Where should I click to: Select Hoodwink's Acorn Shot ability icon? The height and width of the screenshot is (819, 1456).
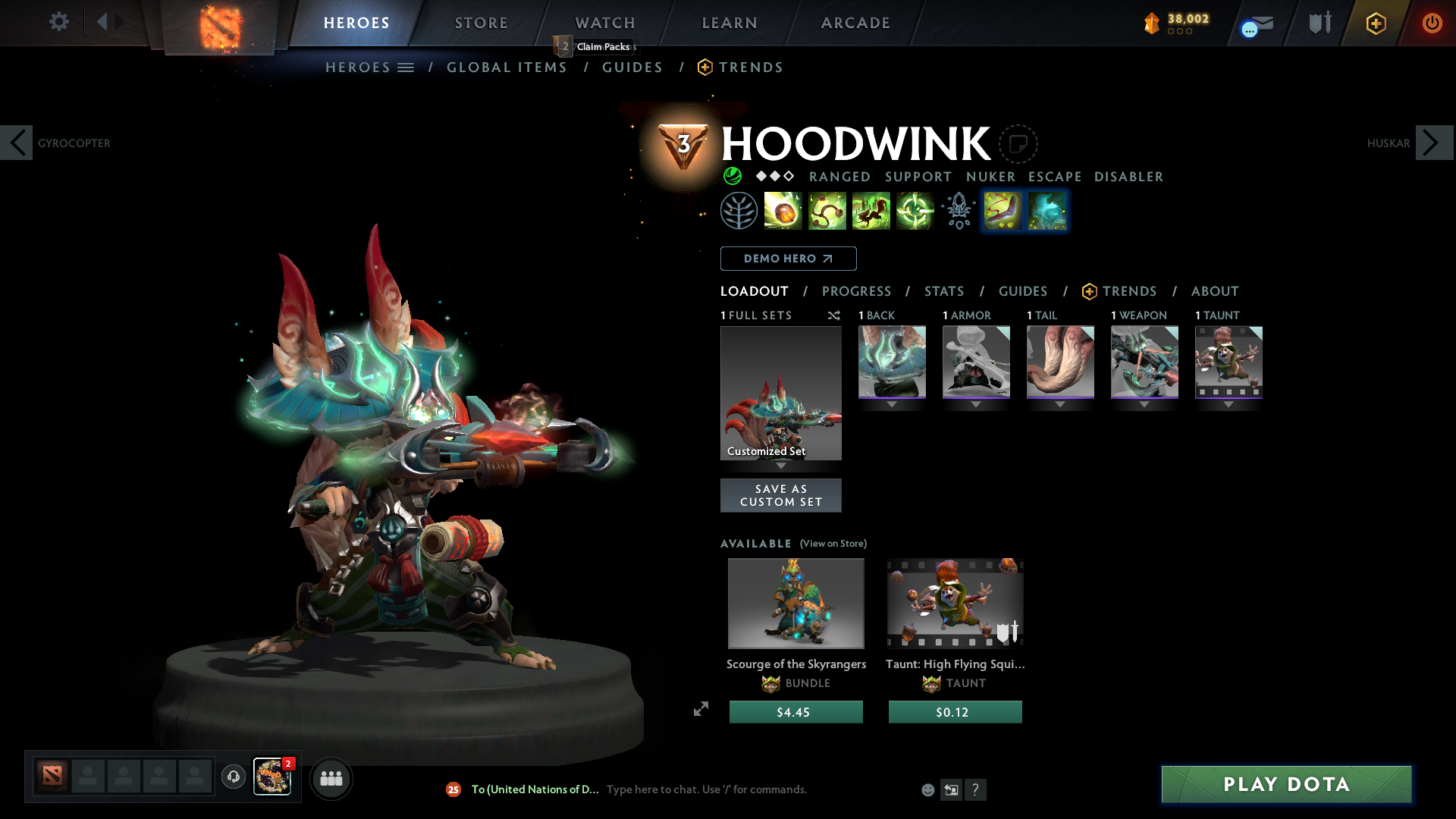tap(783, 211)
